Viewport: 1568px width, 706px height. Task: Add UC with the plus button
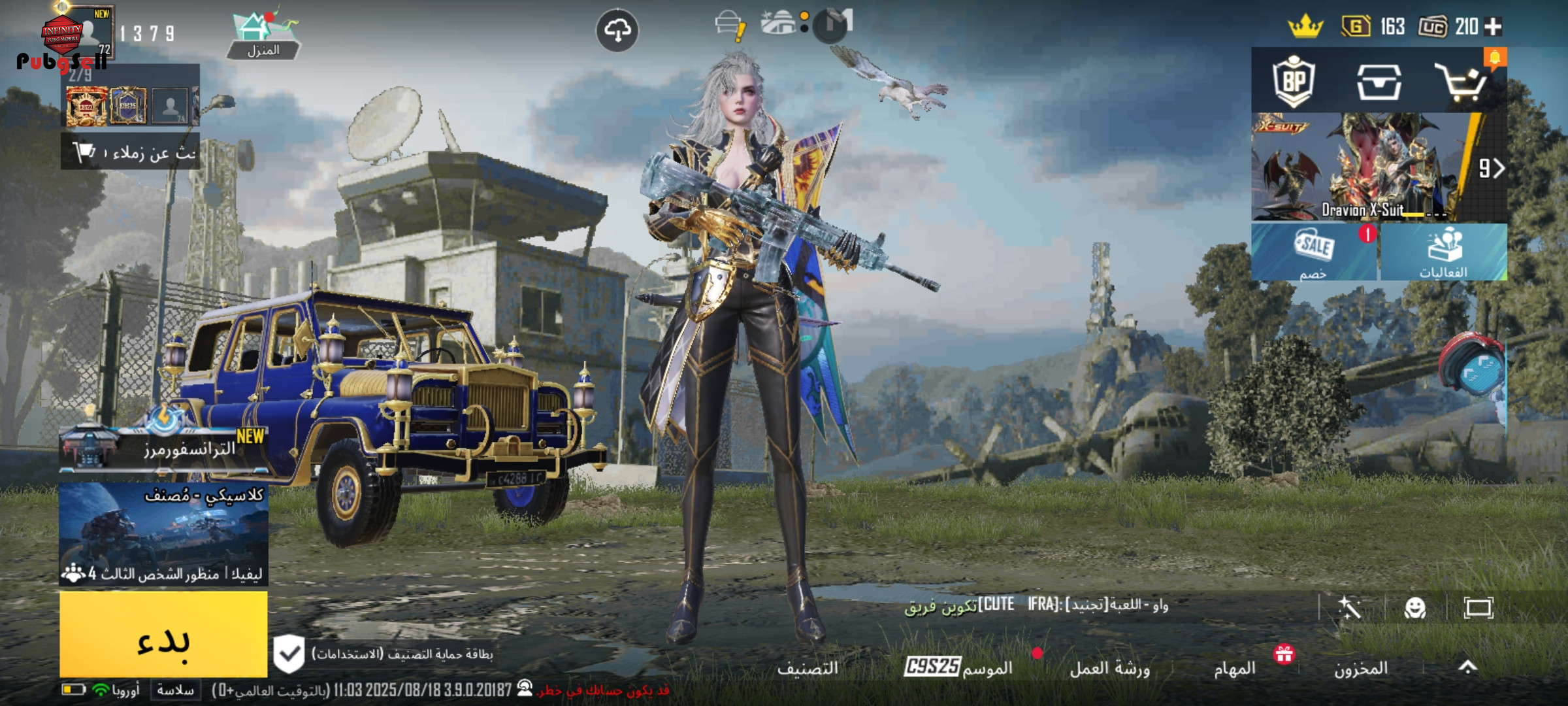point(1493,27)
